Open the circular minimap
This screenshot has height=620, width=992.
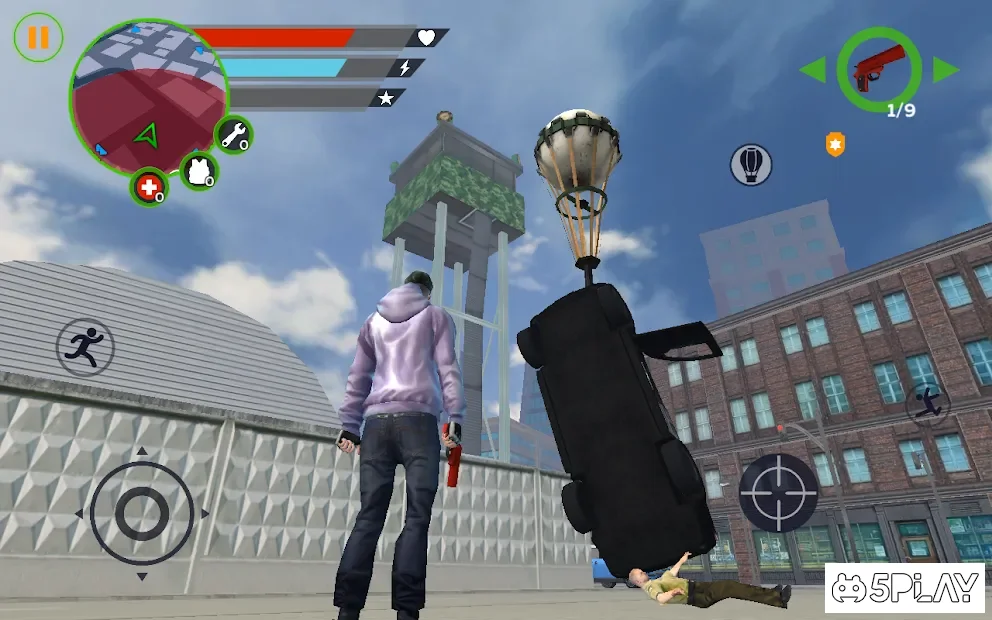tap(148, 97)
